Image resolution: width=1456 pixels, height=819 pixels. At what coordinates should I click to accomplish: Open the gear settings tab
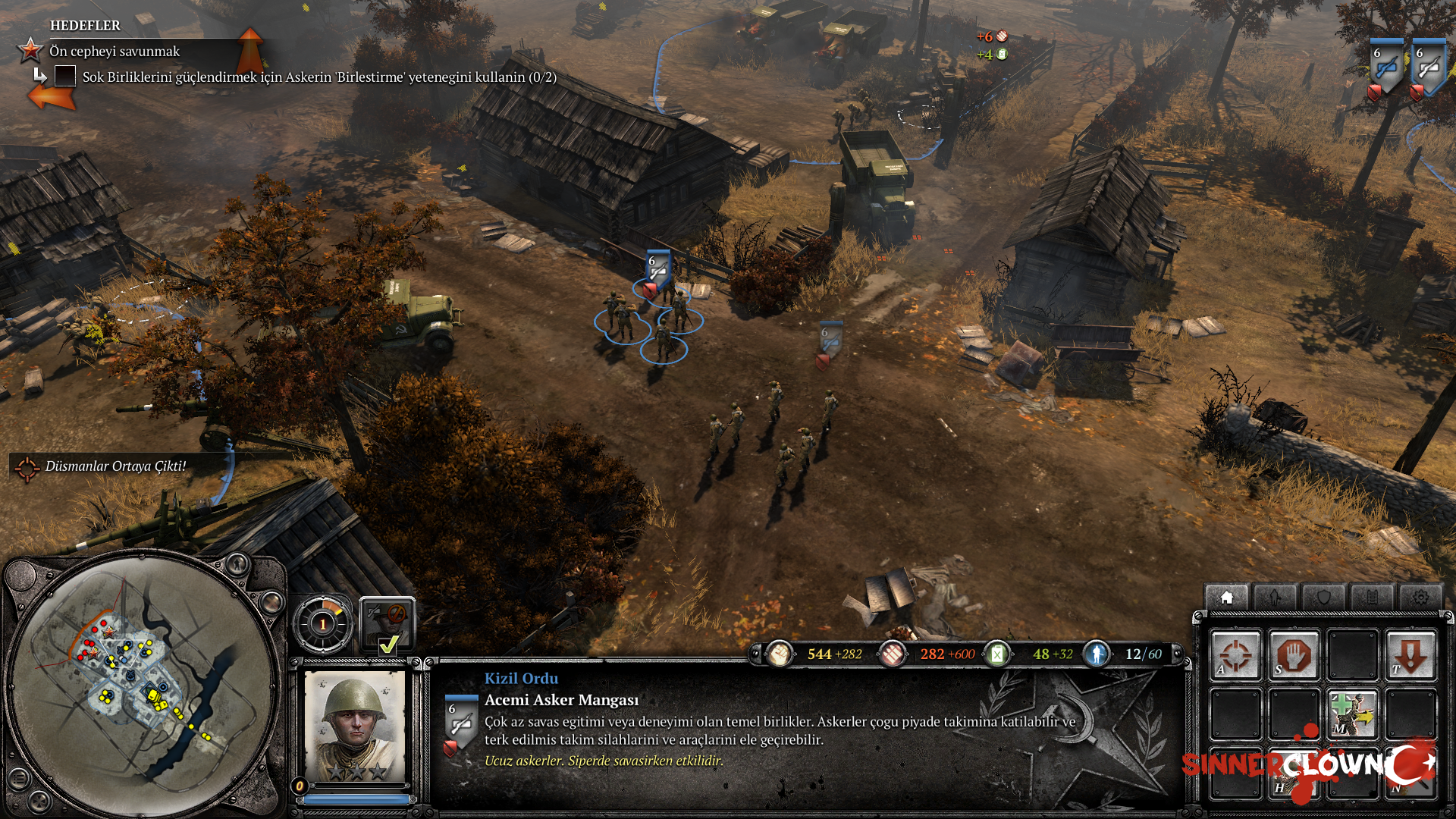[x=1420, y=598]
